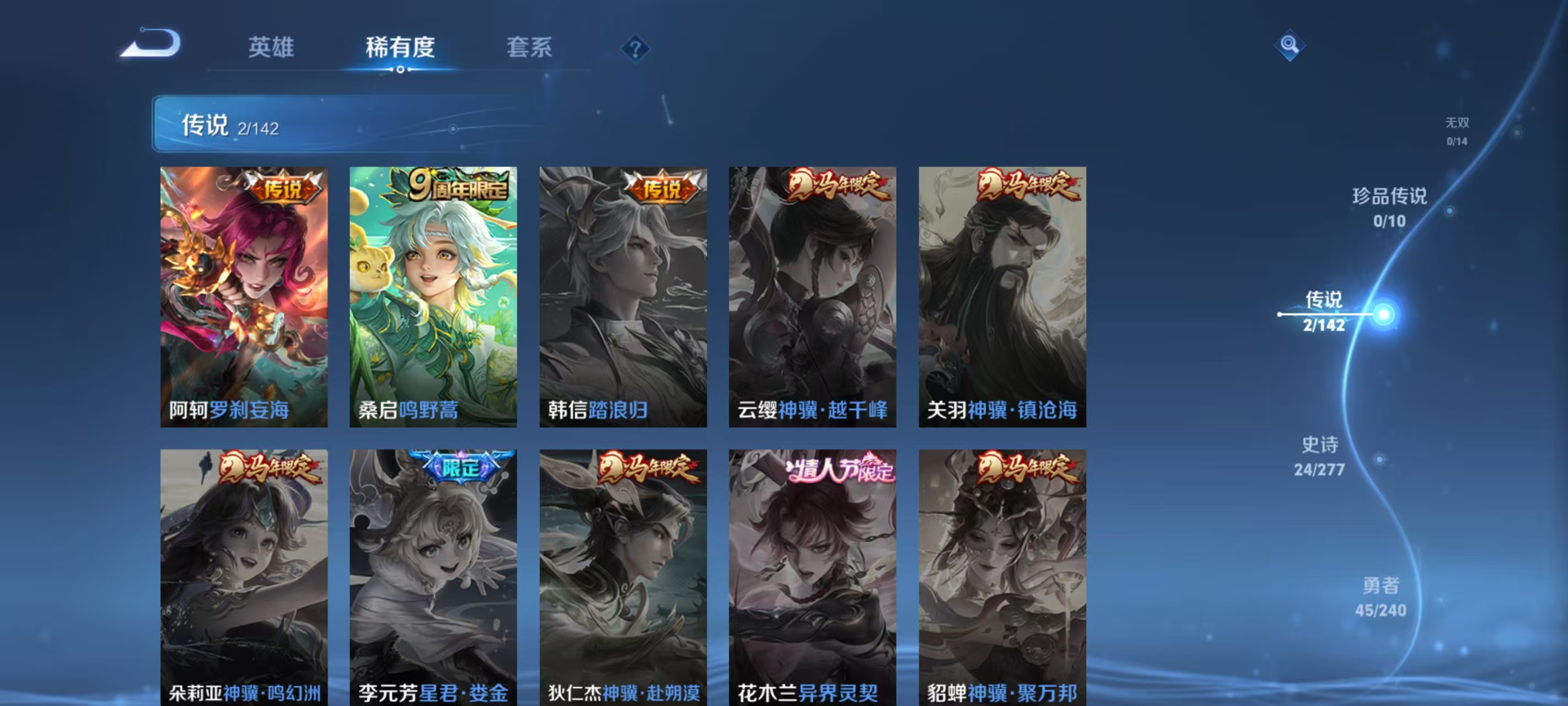Open the search function via magnifier icon
The height and width of the screenshot is (706, 1568).
pyautogui.click(x=1291, y=45)
